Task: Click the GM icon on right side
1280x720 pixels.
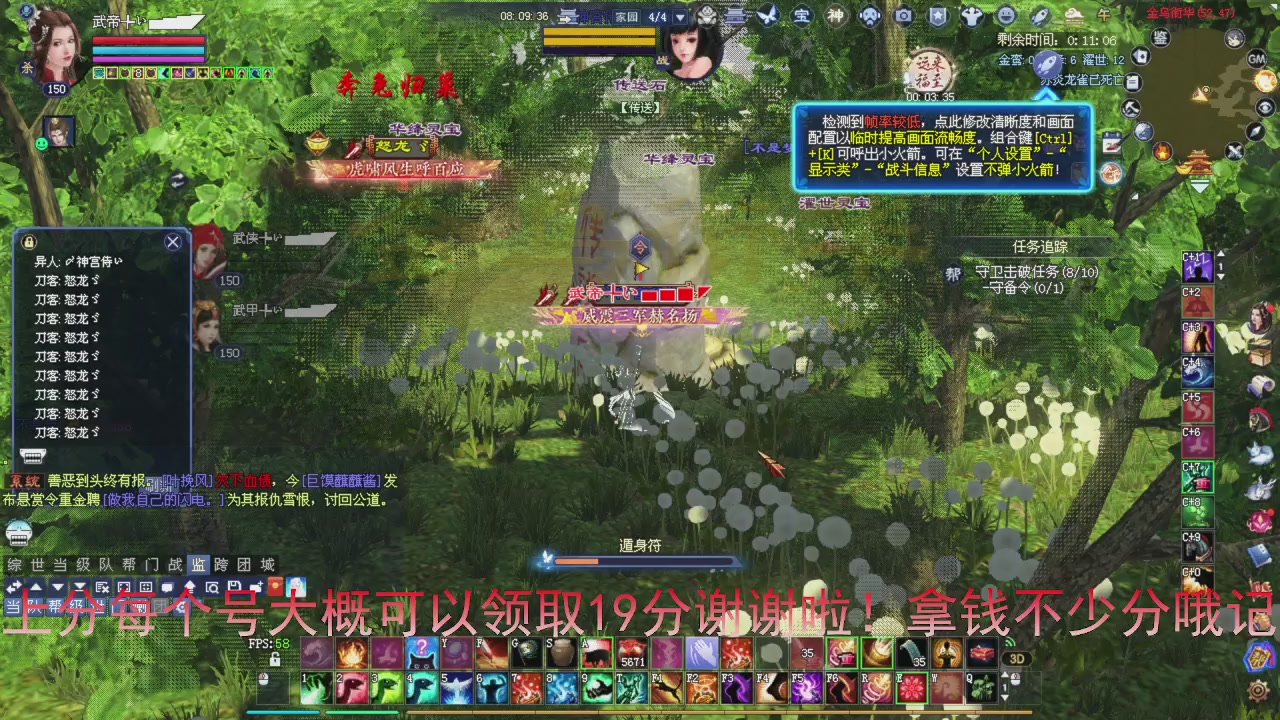Action: 1257,59
